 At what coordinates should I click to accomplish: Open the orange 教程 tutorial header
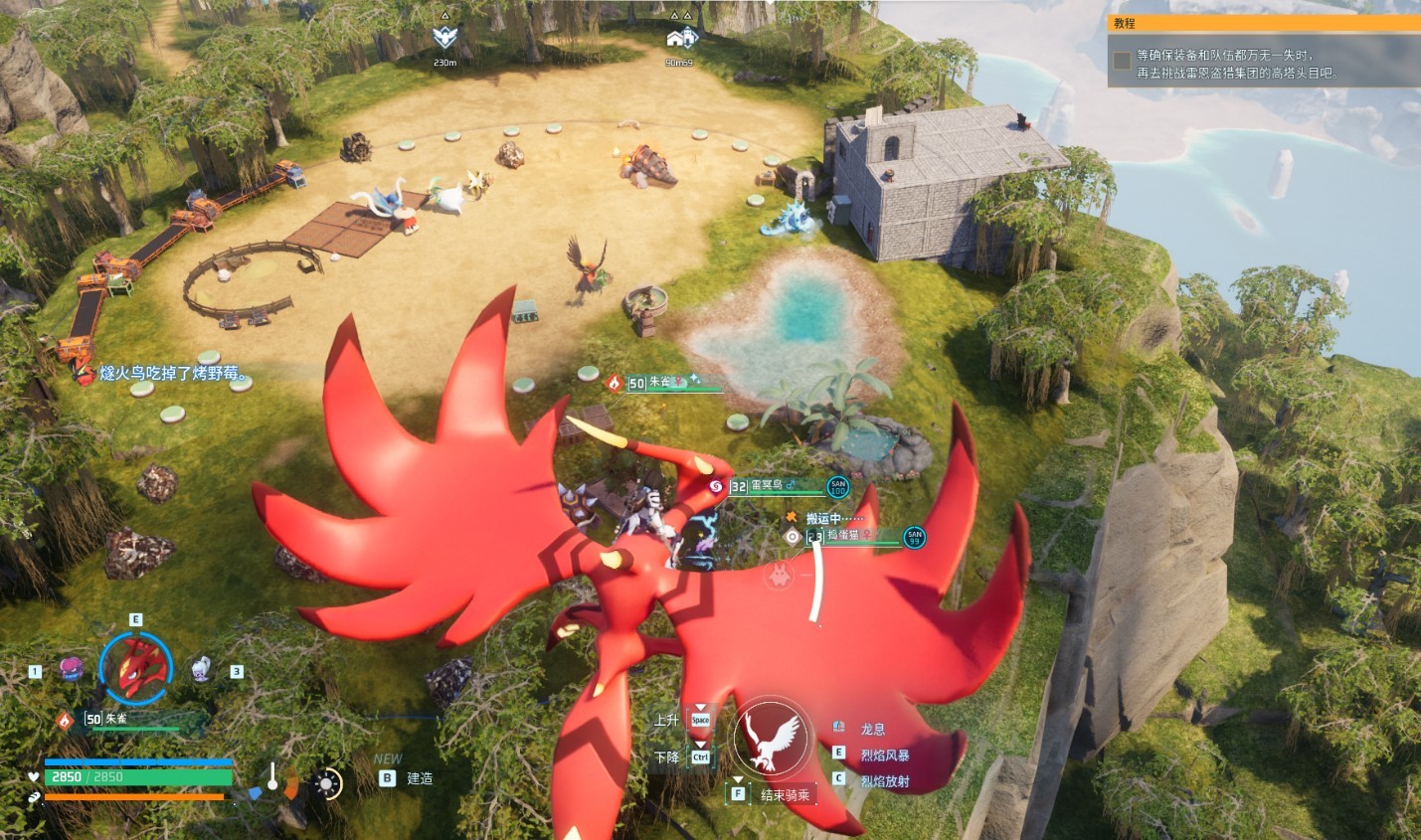(x=1264, y=22)
